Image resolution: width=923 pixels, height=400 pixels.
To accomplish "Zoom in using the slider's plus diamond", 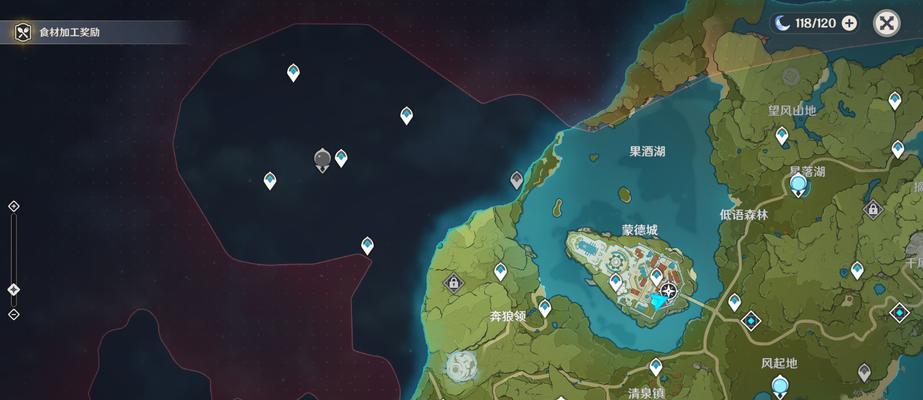I will click(13, 206).
